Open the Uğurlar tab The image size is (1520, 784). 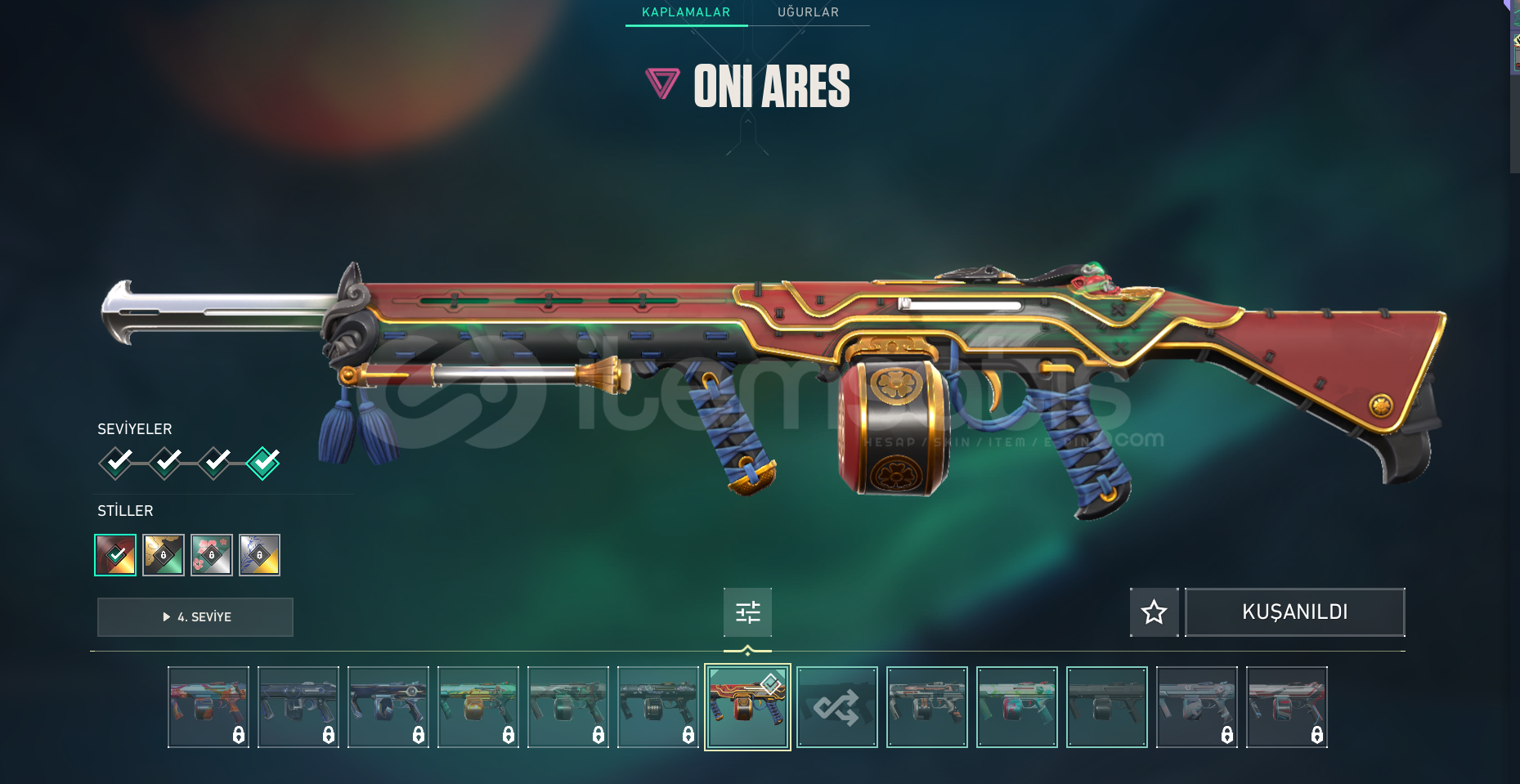click(x=808, y=12)
